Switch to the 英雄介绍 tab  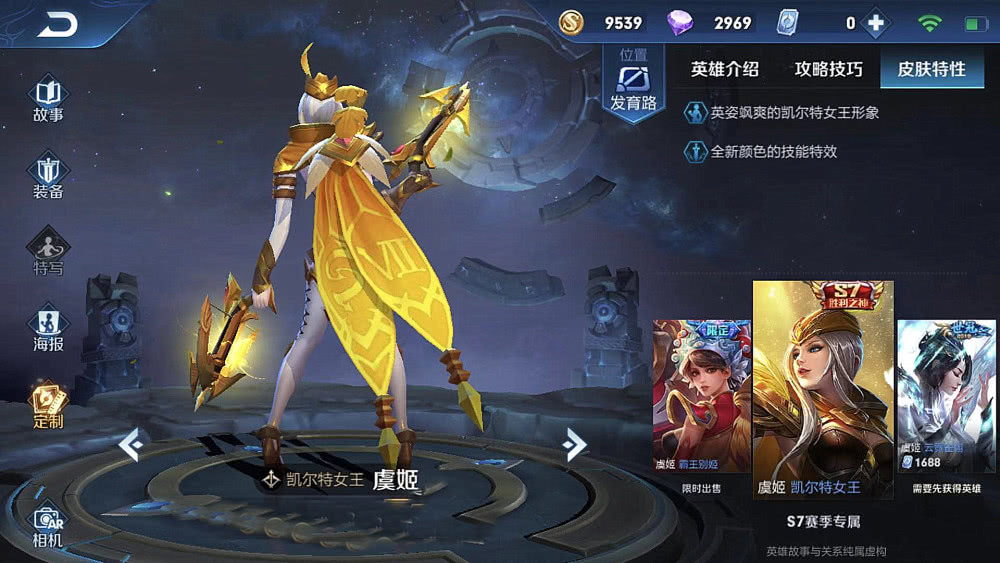point(725,69)
